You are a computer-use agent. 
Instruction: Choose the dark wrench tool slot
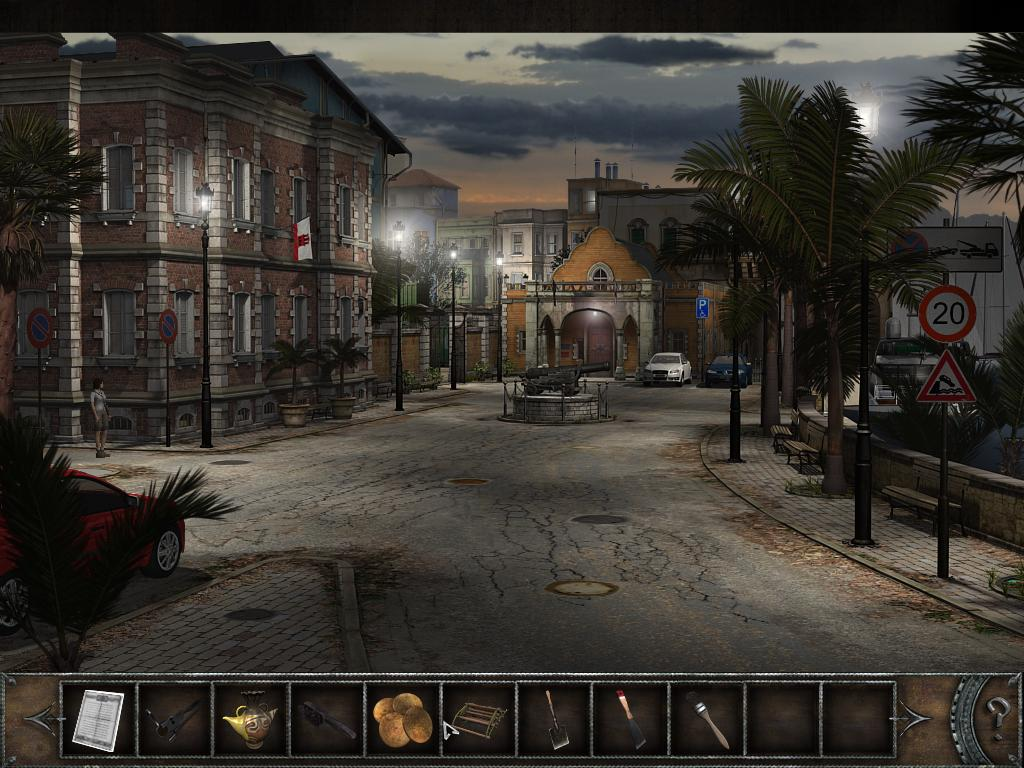(x=326, y=719)
